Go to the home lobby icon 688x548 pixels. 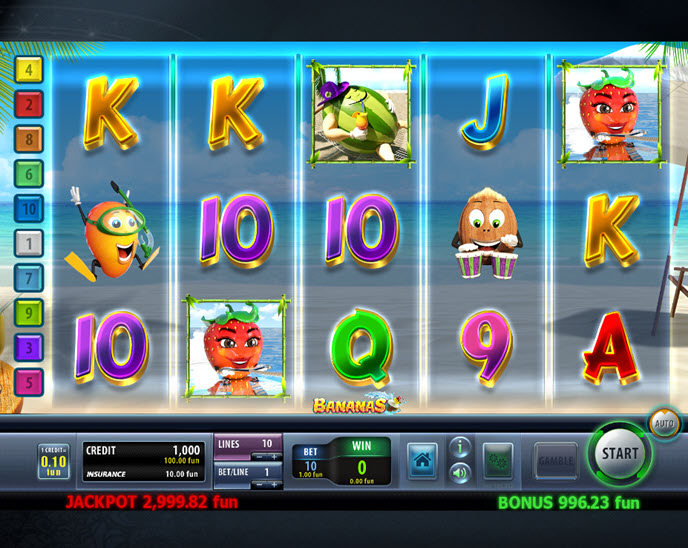tap(423, 461)
